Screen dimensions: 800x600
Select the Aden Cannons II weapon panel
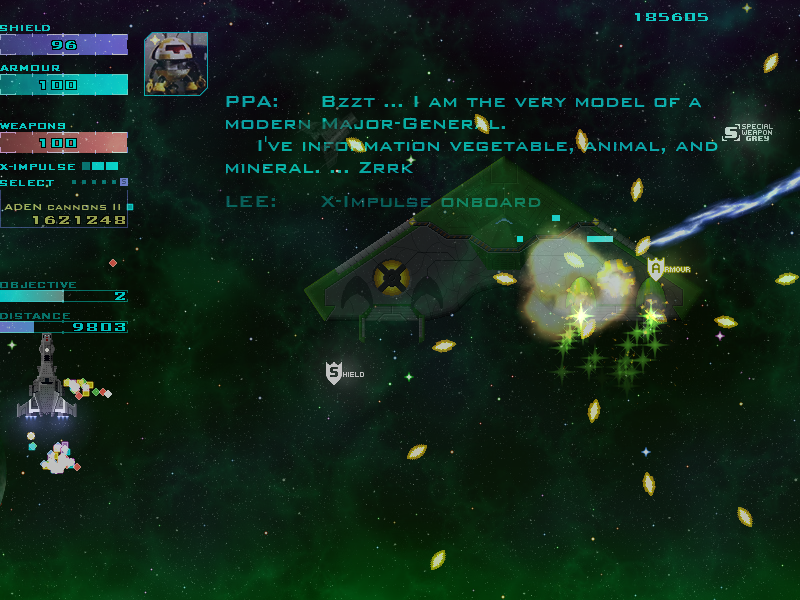tap(64, 213)
